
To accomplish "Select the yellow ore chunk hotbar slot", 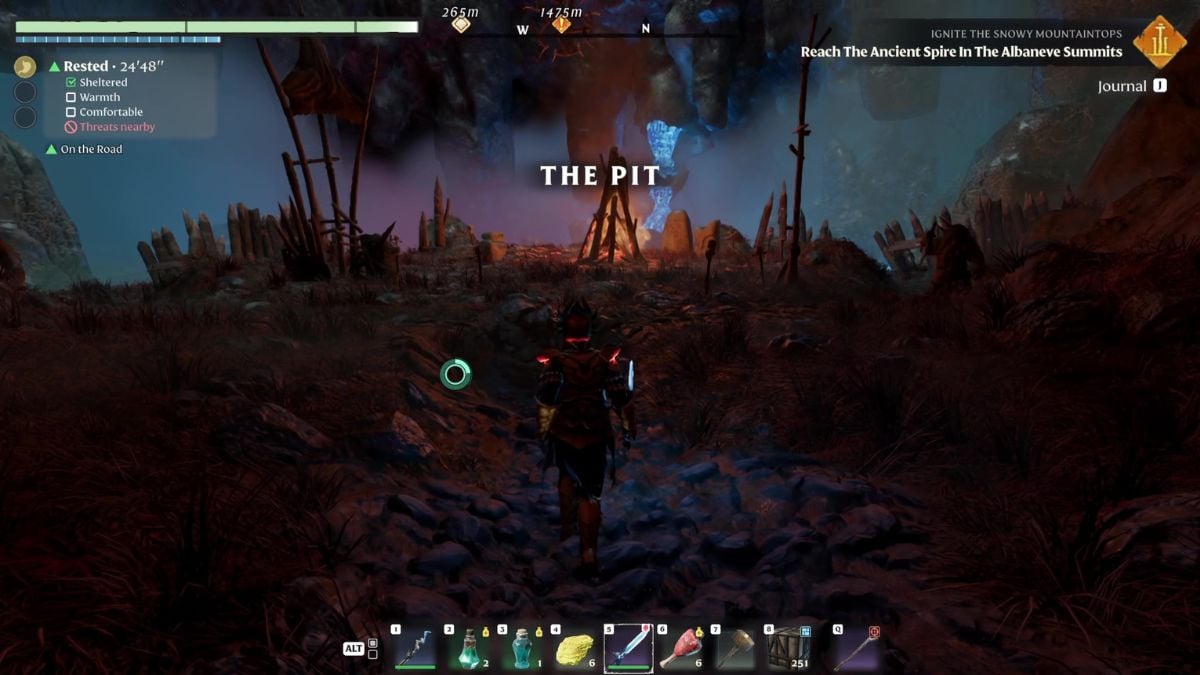I will 575,648.
